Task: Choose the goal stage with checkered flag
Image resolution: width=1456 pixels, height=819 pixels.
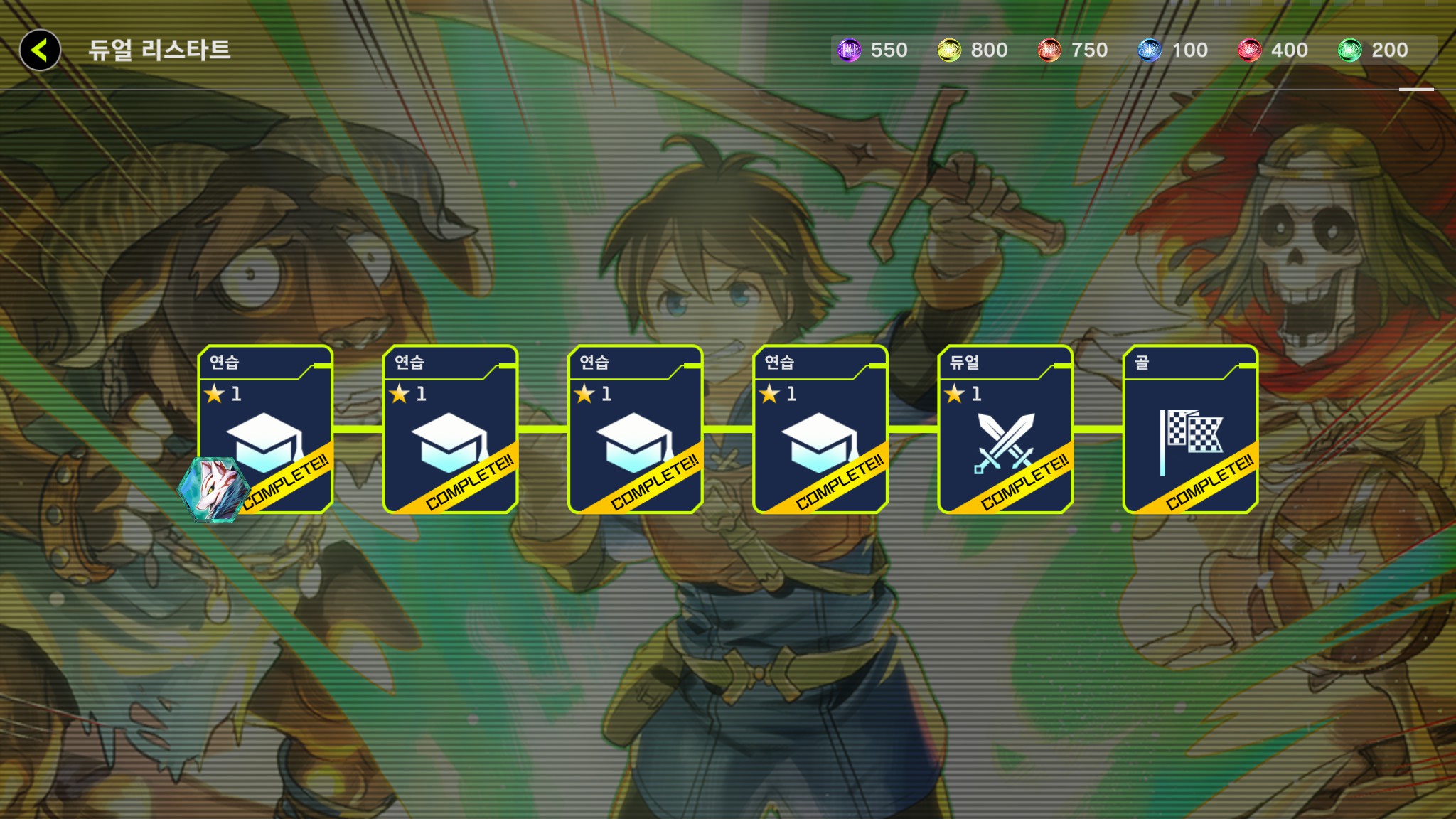Action: (x=1190, y=429)
